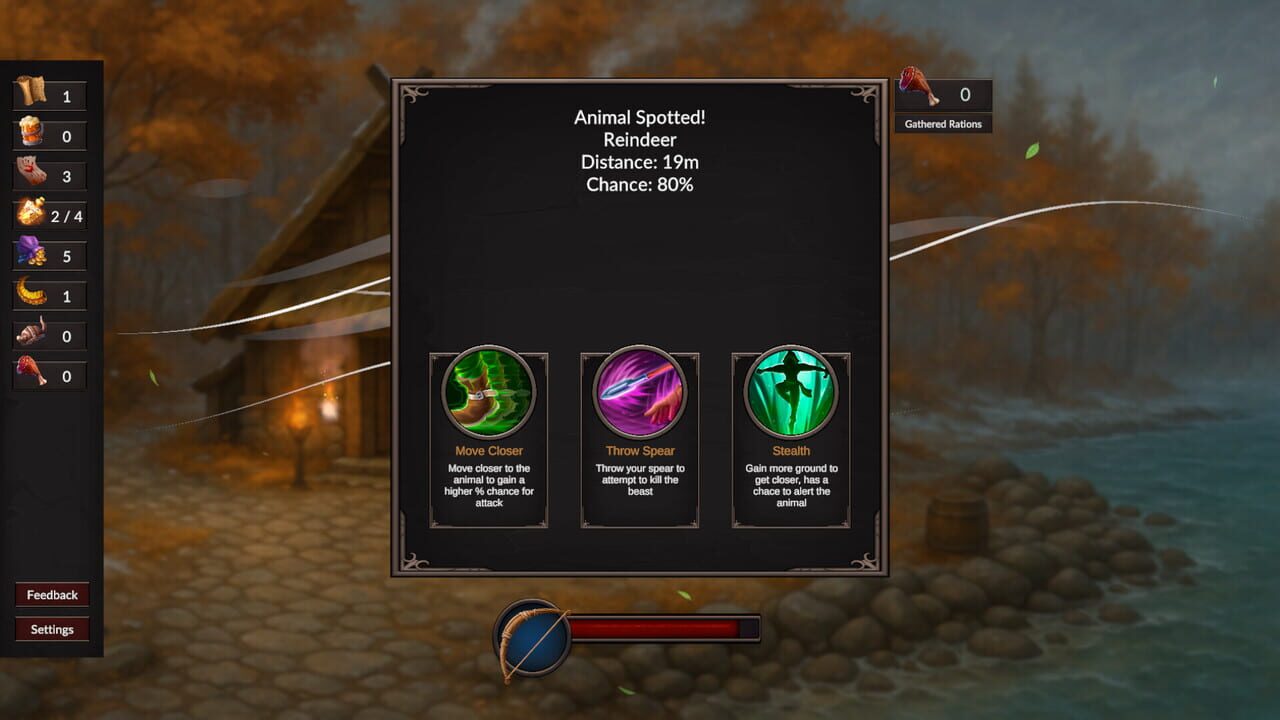Select the Move Closer hunting action
The height and width of the screenshot is (720, 1280).
click(488, 394)
